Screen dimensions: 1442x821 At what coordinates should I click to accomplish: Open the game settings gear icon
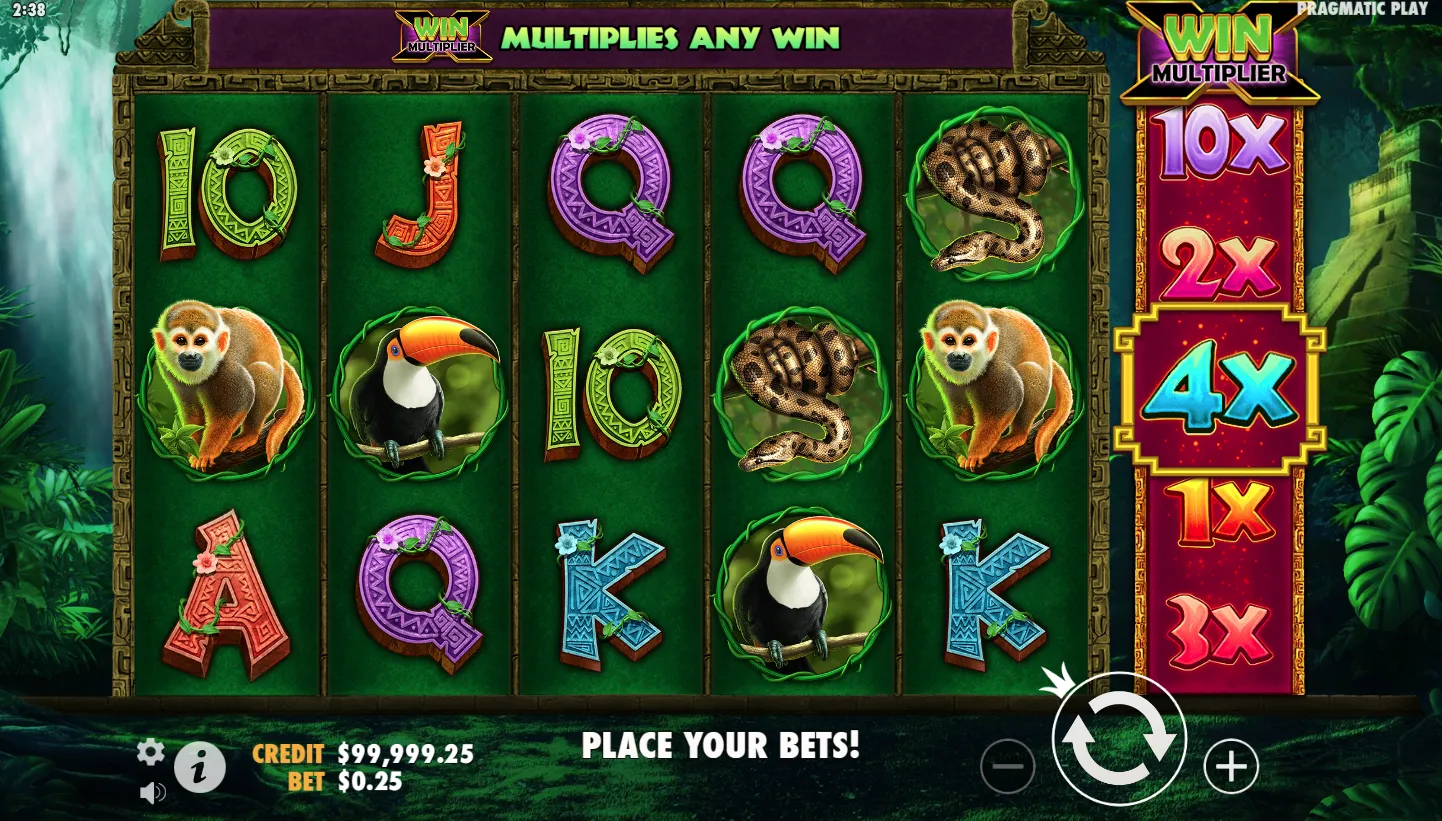coord(150,752)
